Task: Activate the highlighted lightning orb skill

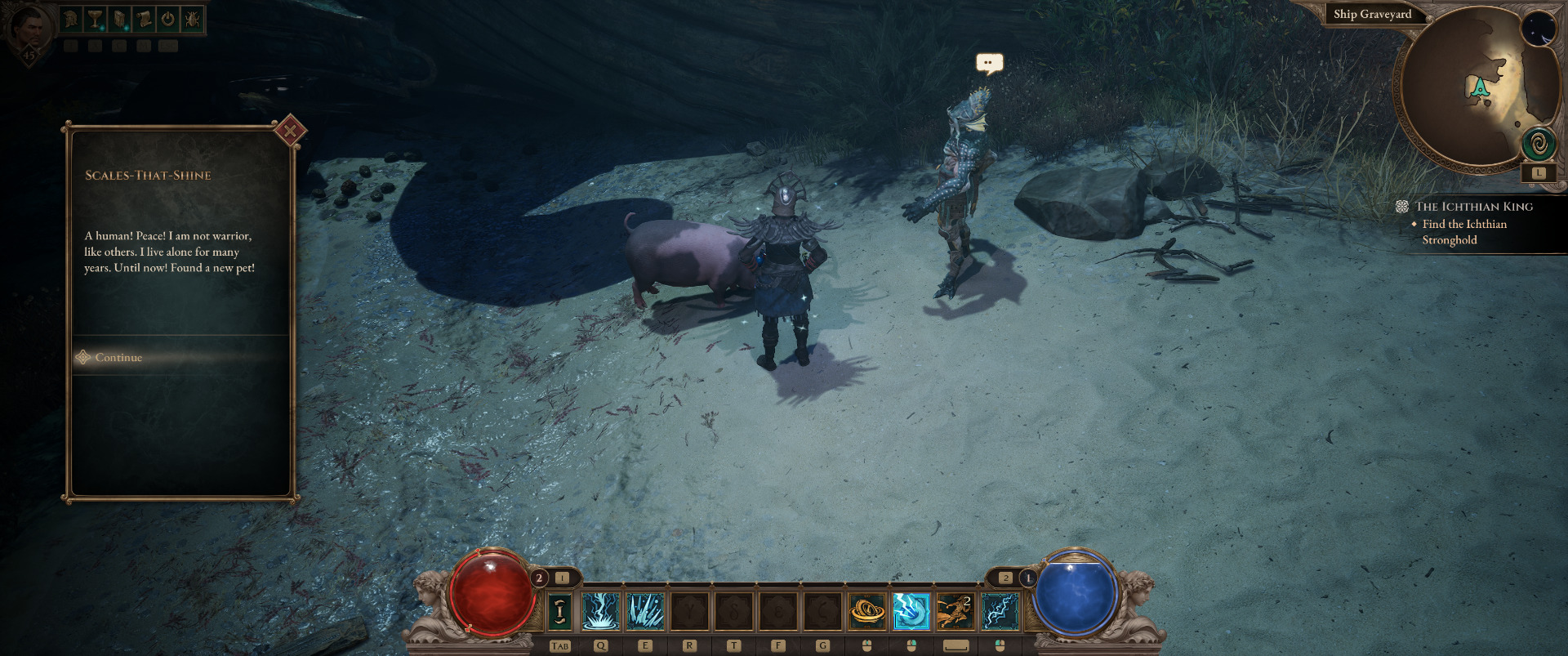Action: (911, 611)
